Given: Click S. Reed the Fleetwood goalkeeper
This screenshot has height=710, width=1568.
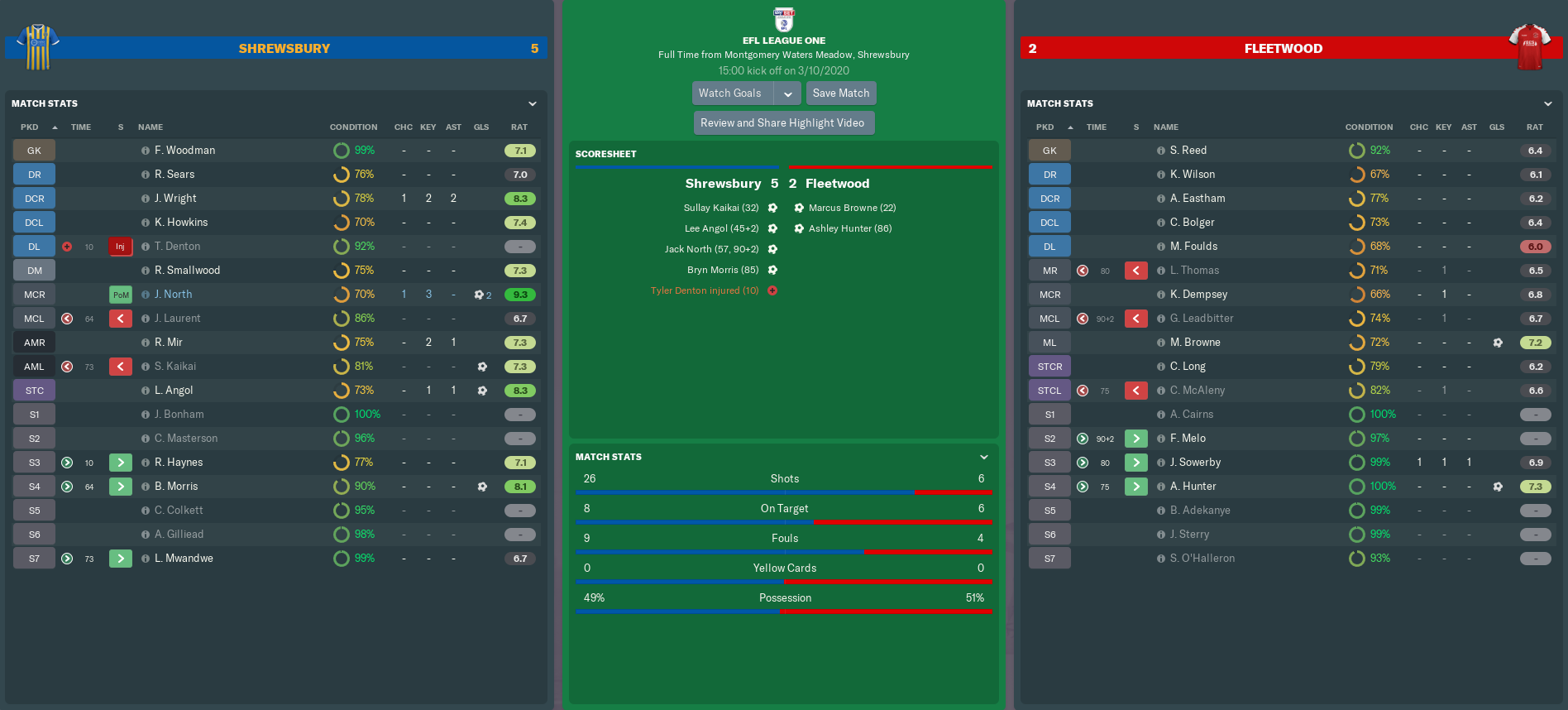Looking at the screenshot, I should (x=1188, y=151).
